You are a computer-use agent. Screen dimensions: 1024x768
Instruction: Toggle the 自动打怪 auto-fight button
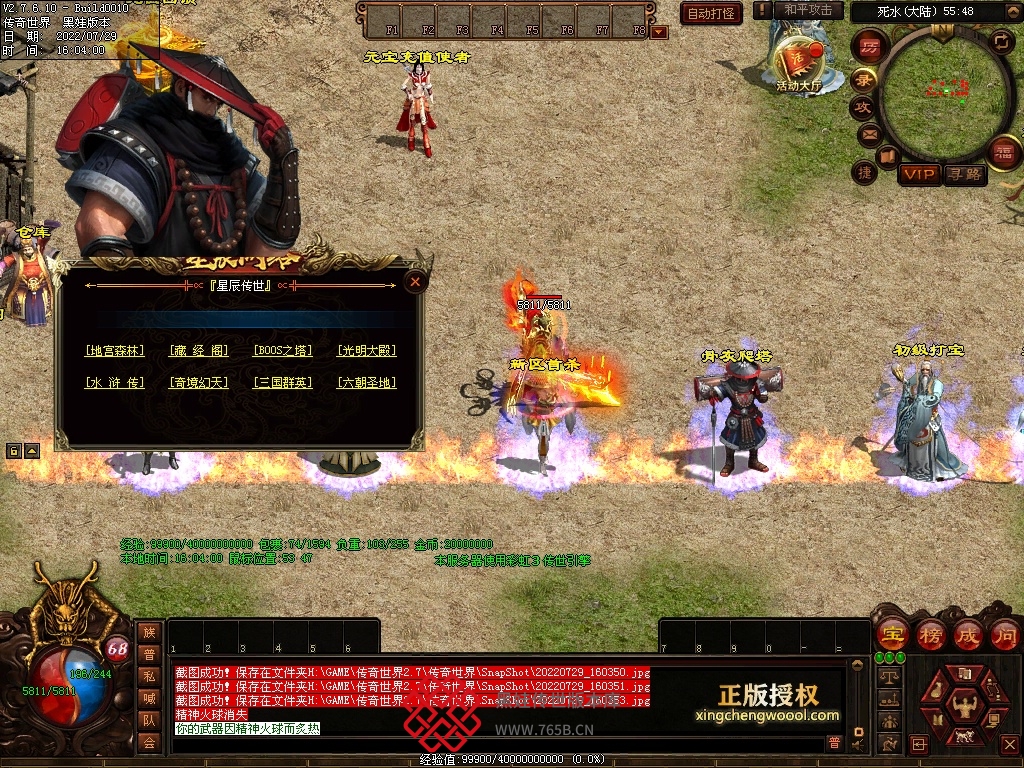[711, 13]
